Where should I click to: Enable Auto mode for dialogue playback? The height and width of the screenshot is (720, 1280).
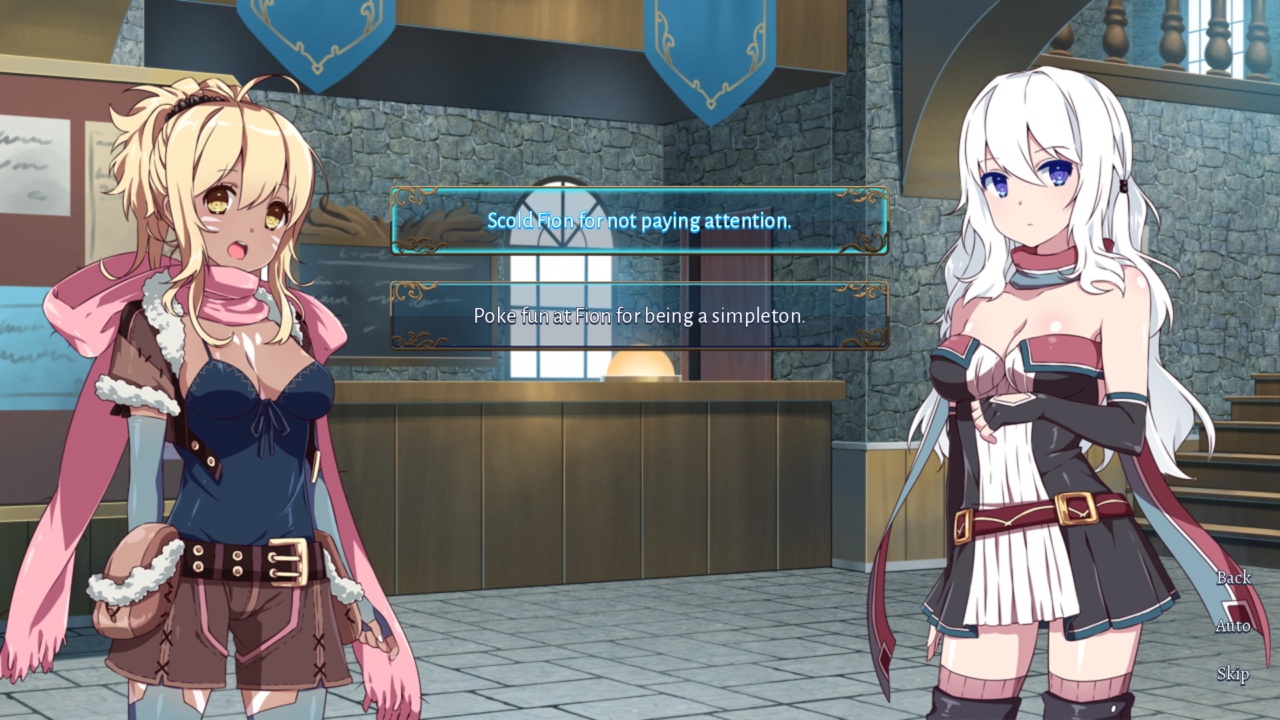click(1234, 626)
